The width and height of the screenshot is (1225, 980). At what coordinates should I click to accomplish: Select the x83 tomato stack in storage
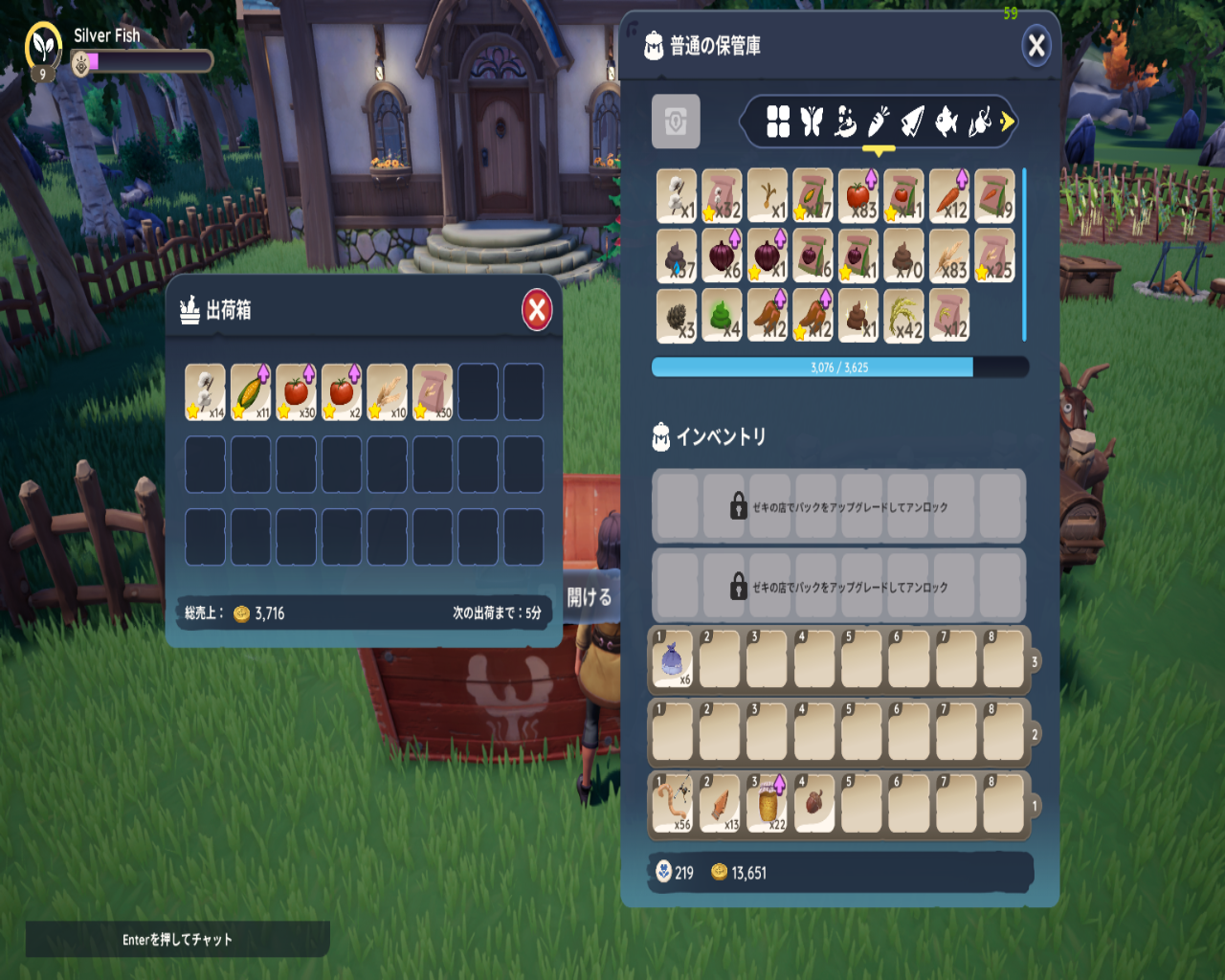click(x=858, y=196)
